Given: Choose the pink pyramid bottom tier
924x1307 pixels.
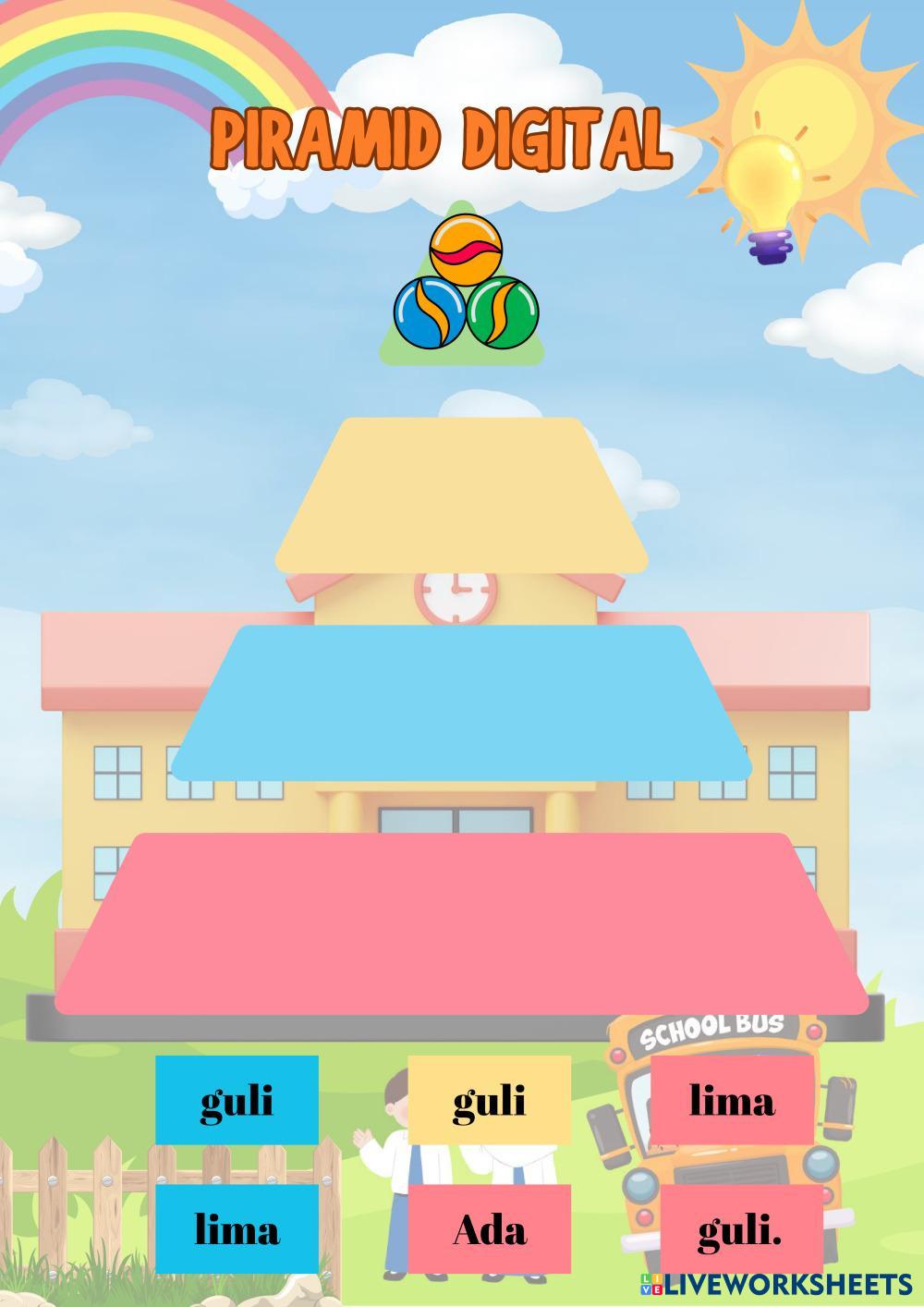Looking at the screenshot, I should tap(461, 922).
